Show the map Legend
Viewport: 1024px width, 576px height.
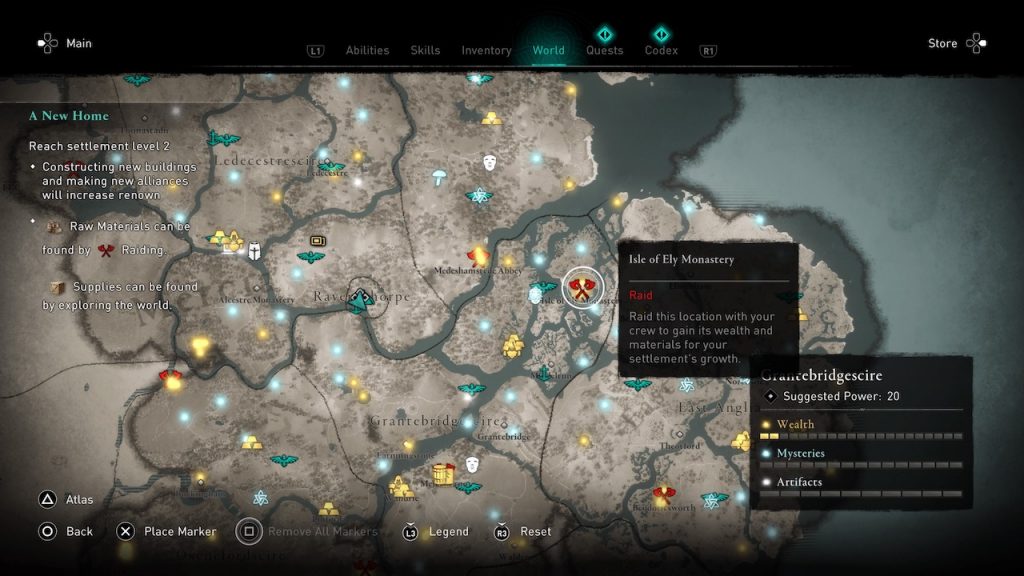(438, 531)
